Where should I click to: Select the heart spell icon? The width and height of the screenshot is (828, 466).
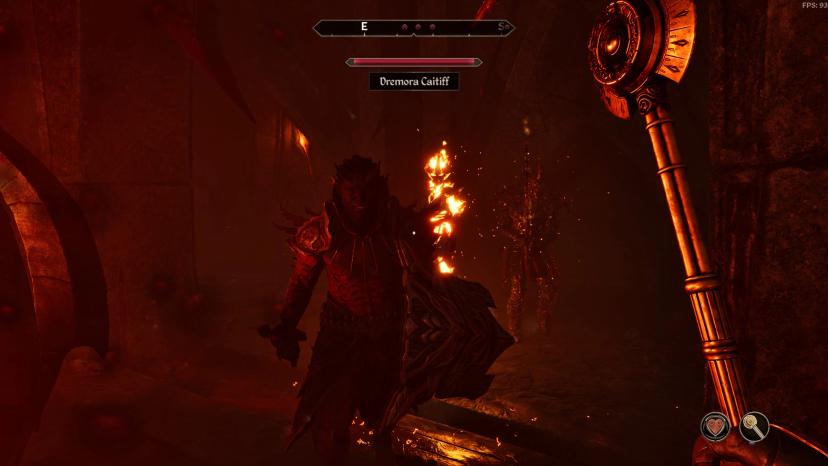pos(713,428)
